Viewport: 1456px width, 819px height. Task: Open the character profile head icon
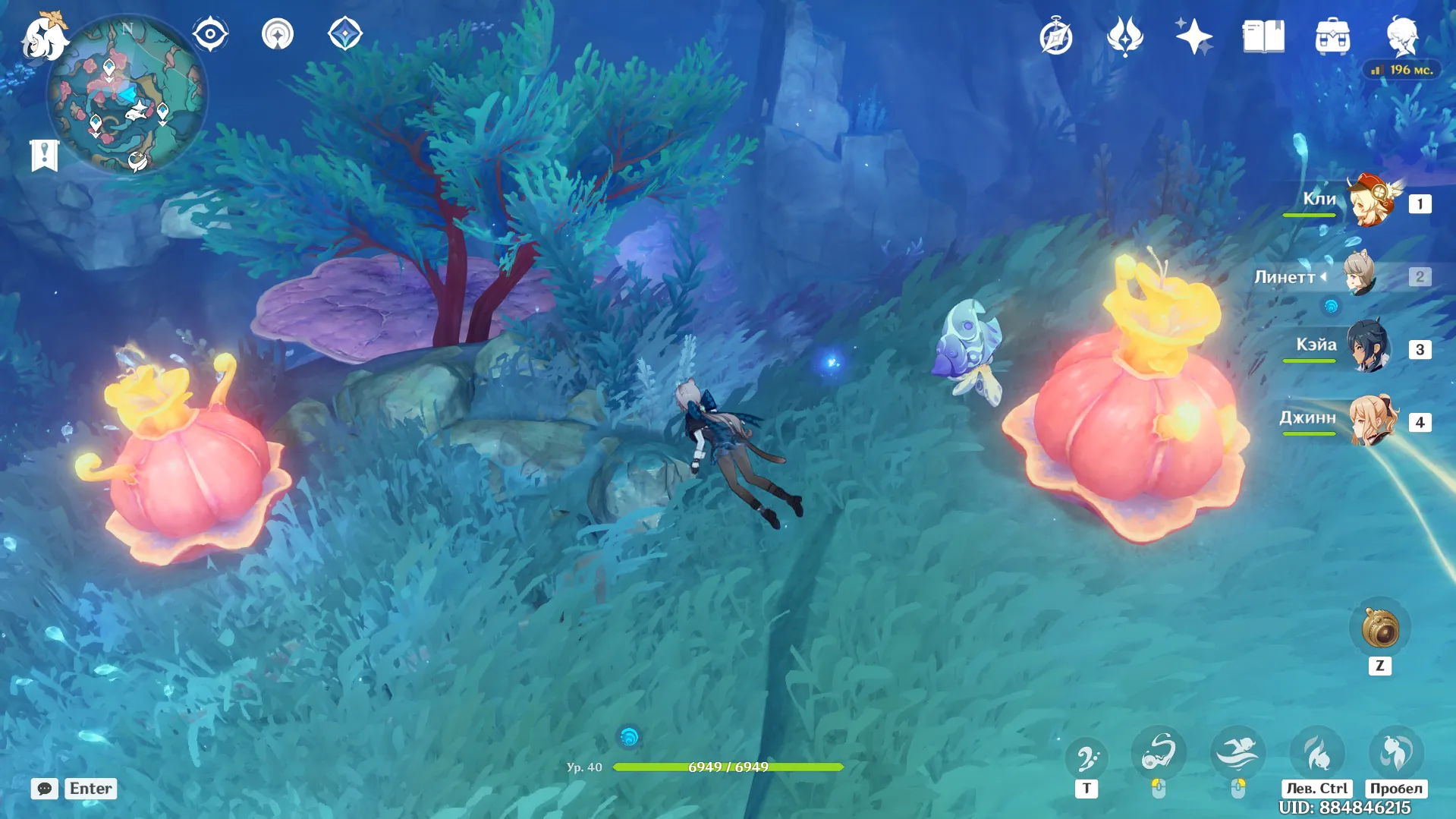click(x=1401, y=36)
